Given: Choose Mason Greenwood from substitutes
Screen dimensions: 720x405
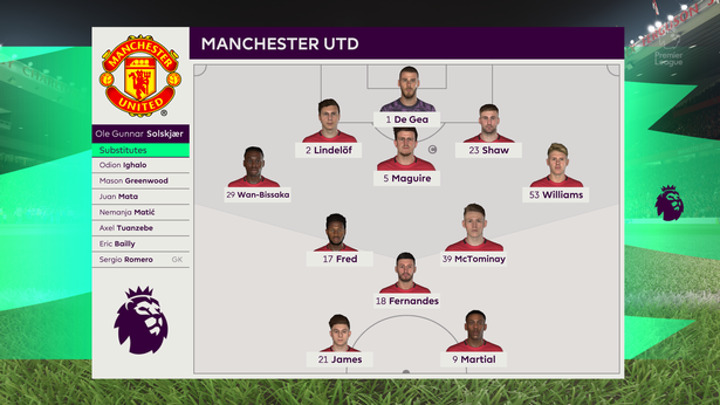Looking at the screenshot, I should pyautogui.click(x=141, y=181).
